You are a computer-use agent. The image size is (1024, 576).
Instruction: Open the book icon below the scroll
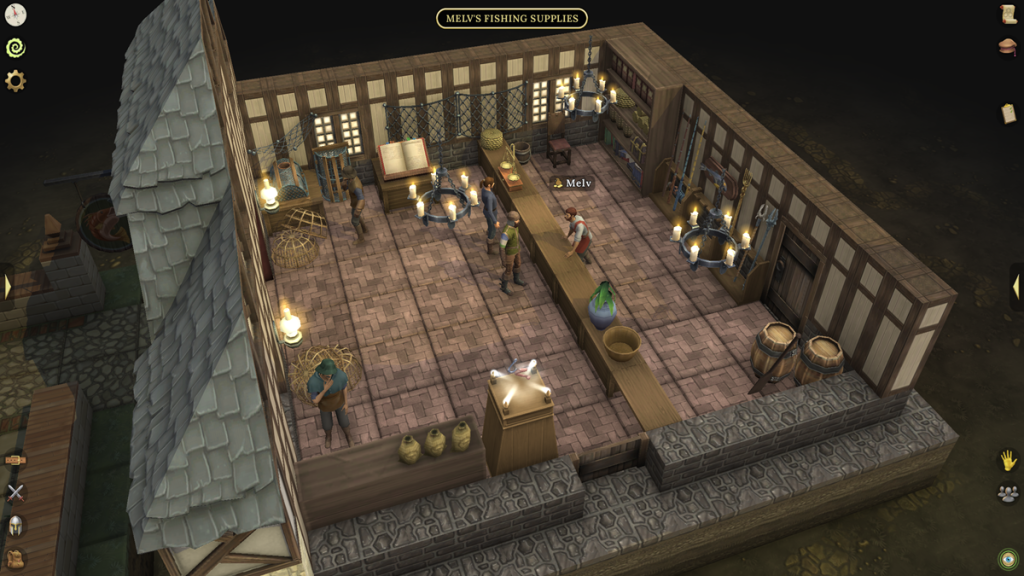coord(1008,47)
